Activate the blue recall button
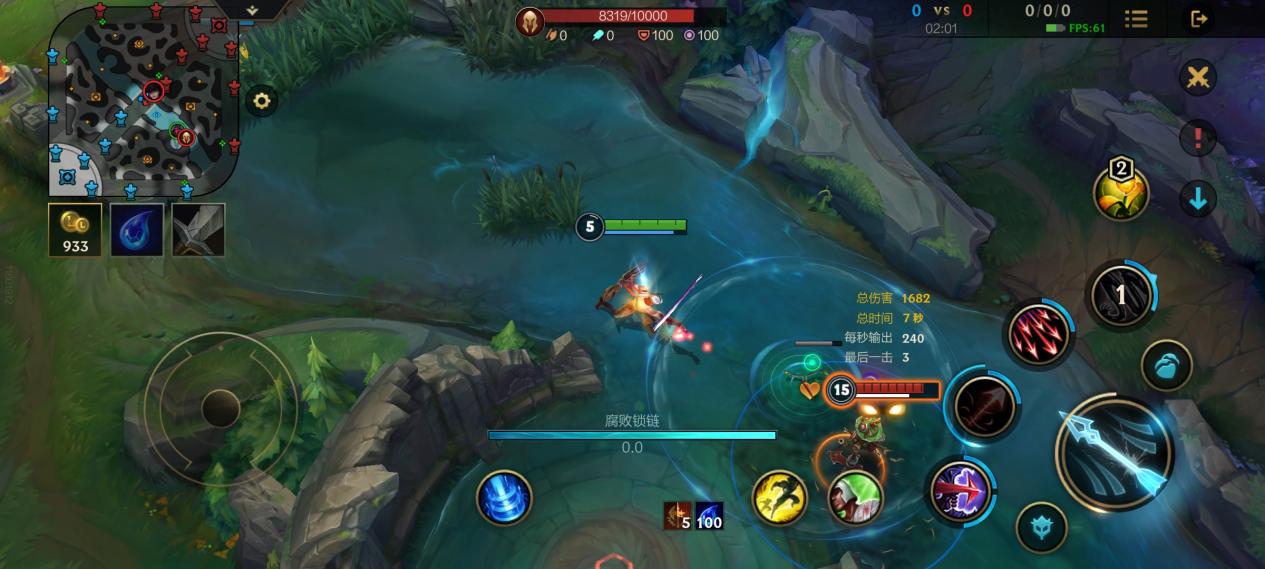This screenshot has height=569, width=1265. [504, 497]
